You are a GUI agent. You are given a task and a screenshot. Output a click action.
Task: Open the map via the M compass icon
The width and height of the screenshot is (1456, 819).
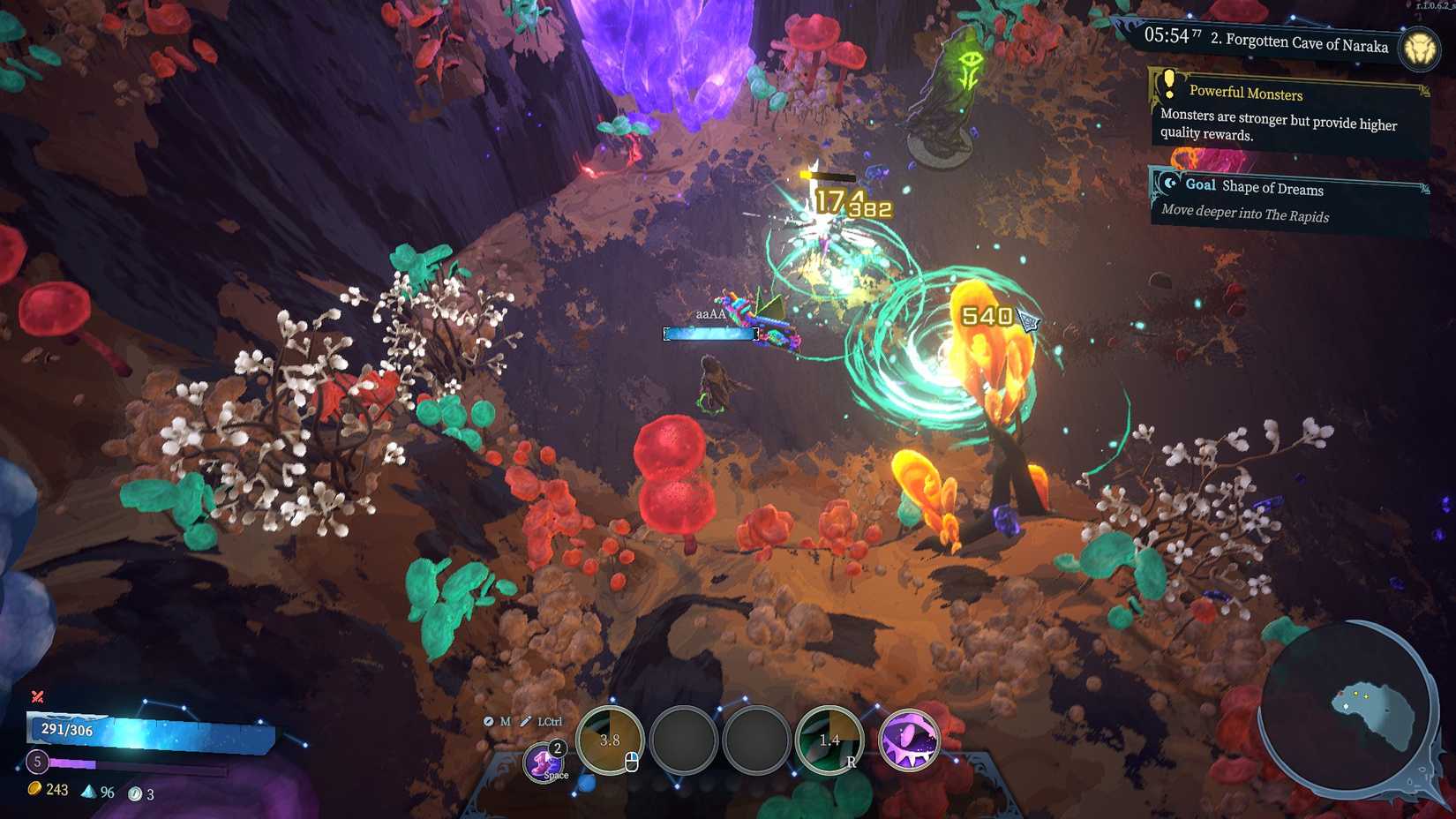489,721
